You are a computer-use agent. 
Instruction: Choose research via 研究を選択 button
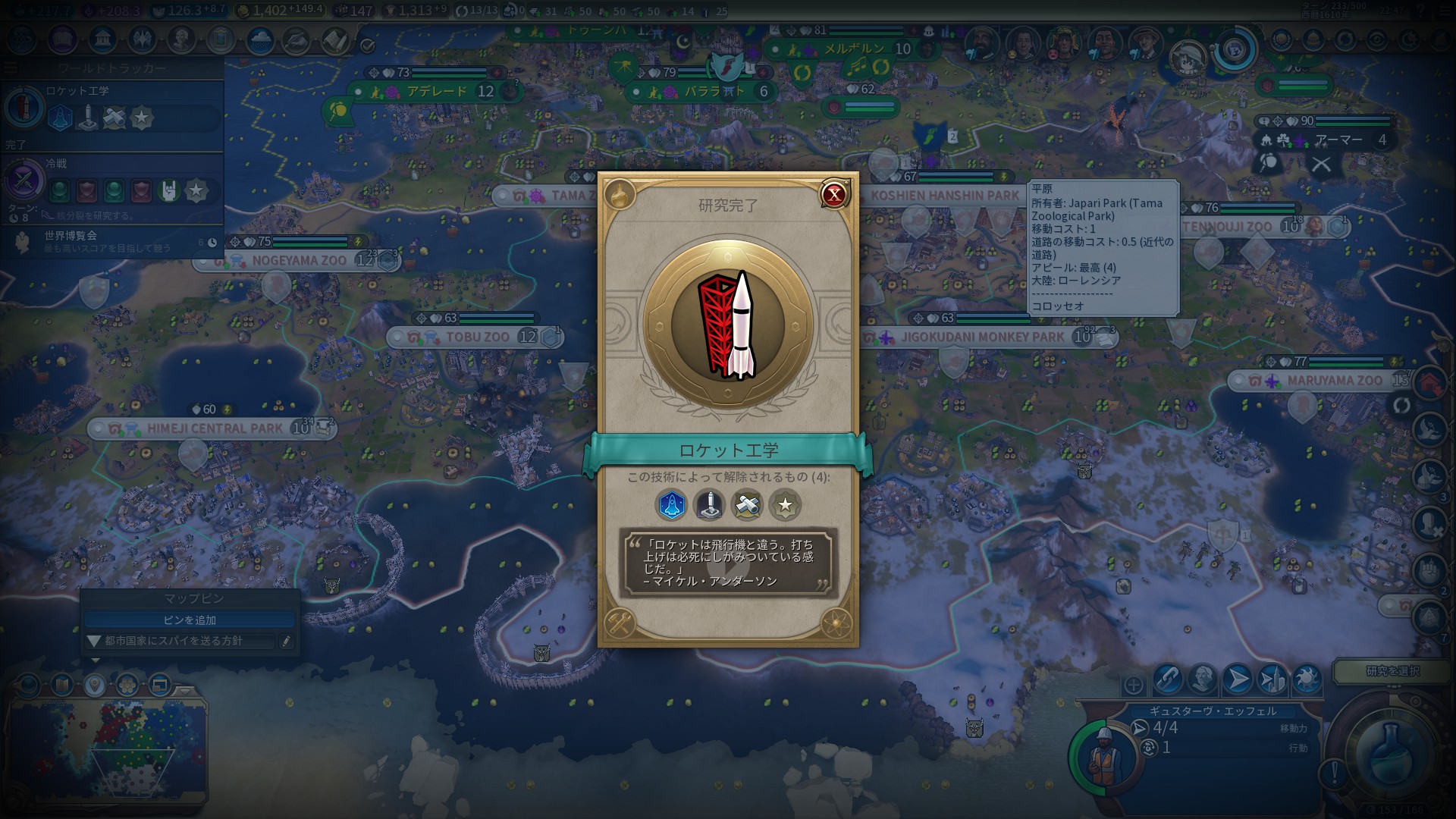tap(1392, 671)
